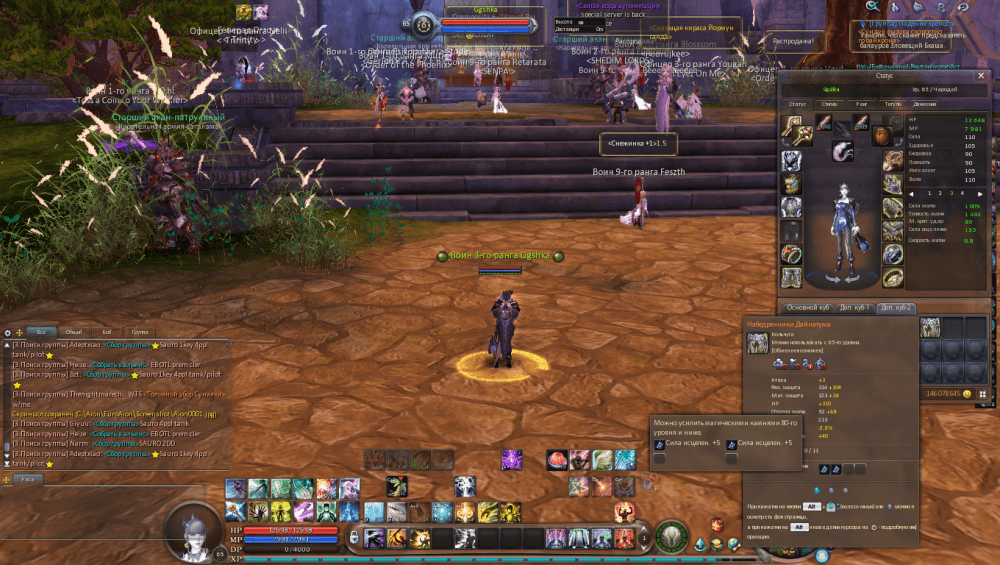The width and height of the screenshot is (1000, 565).
Task: Jump chat log to the latest message
Action: [7, 463]
